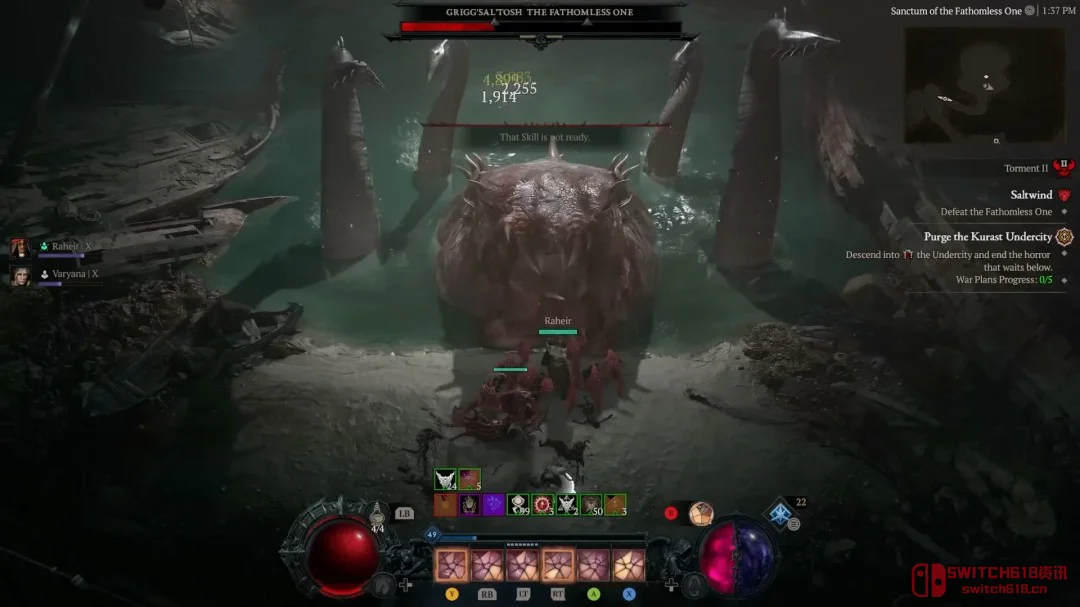The height and width of the screenshot is (607, 1080).
Task: Inspect the buff icon with 99 stacks
Action: 518,505
